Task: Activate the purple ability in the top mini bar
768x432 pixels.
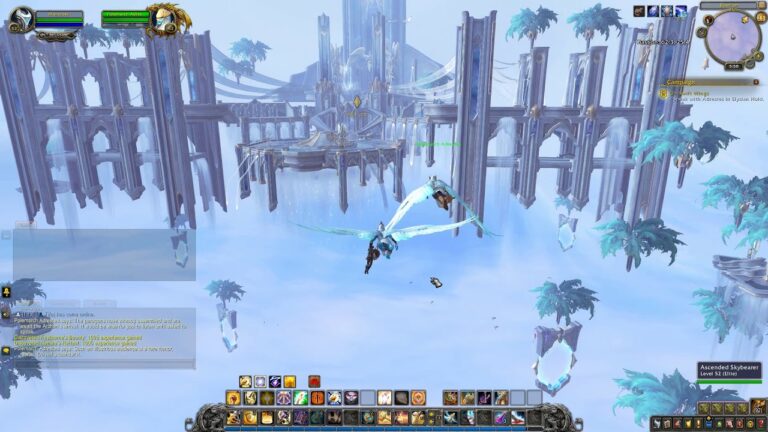Action: click(x=274, y=381)
